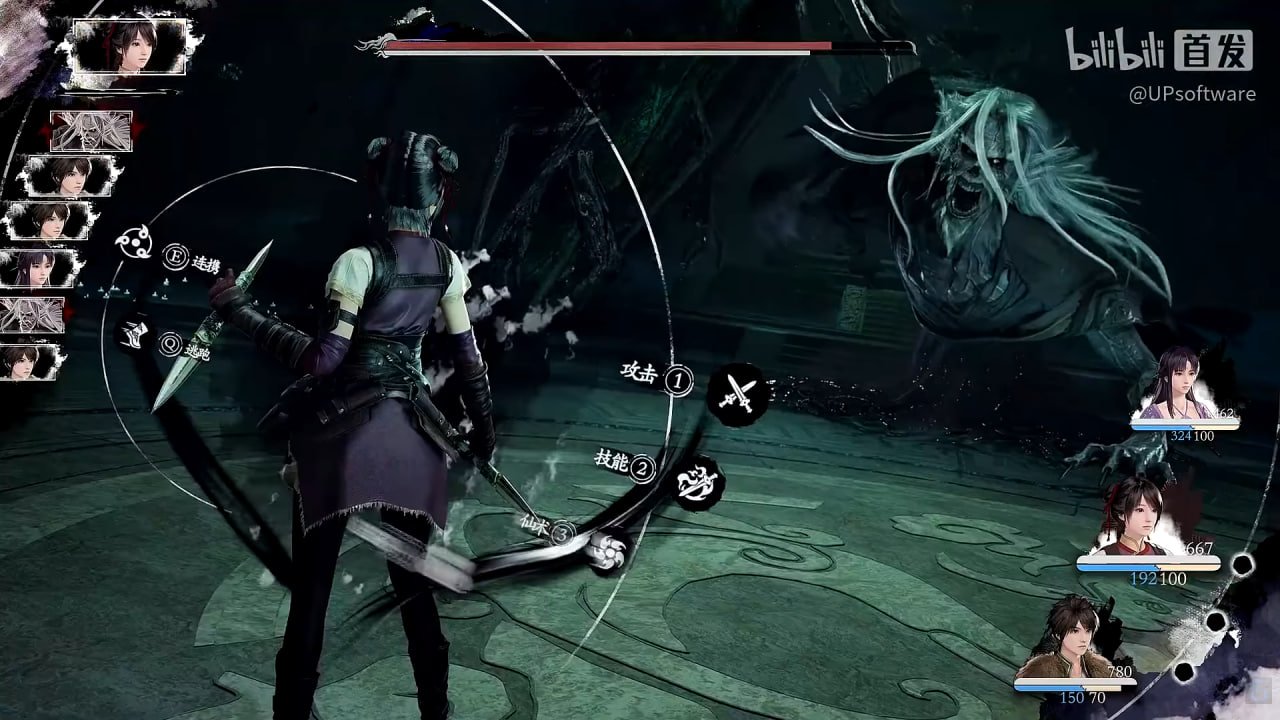Select the 仙术 spell command
The width and height of the screenshot is (1280, 720).
(x=607, y=548)
